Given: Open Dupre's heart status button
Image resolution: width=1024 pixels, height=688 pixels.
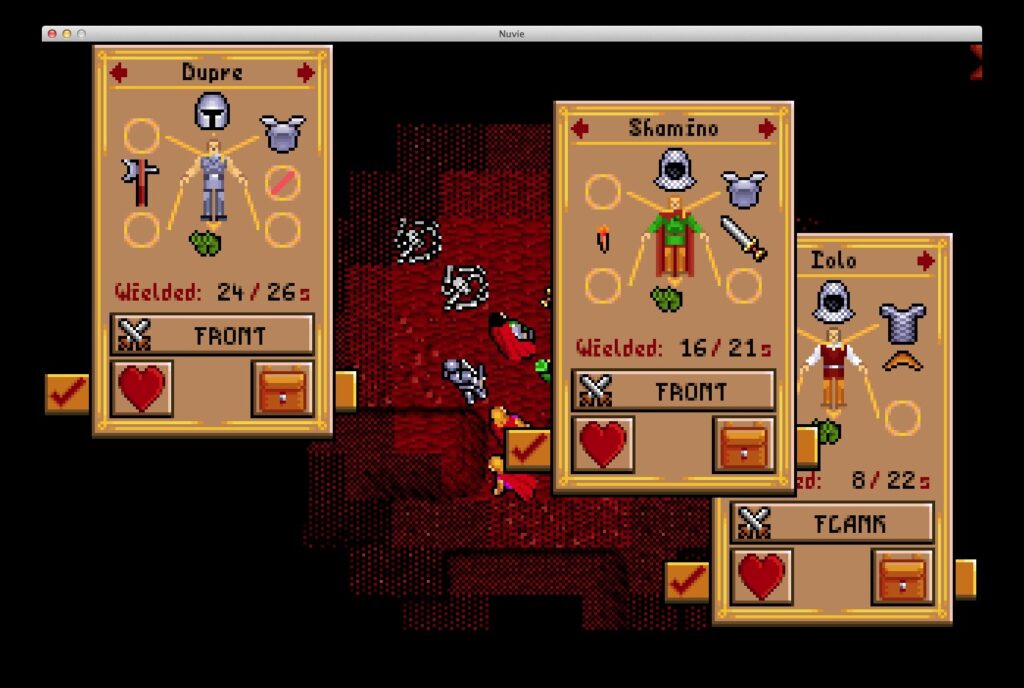Looking at the screenshot, I should [x=141, y=388].
